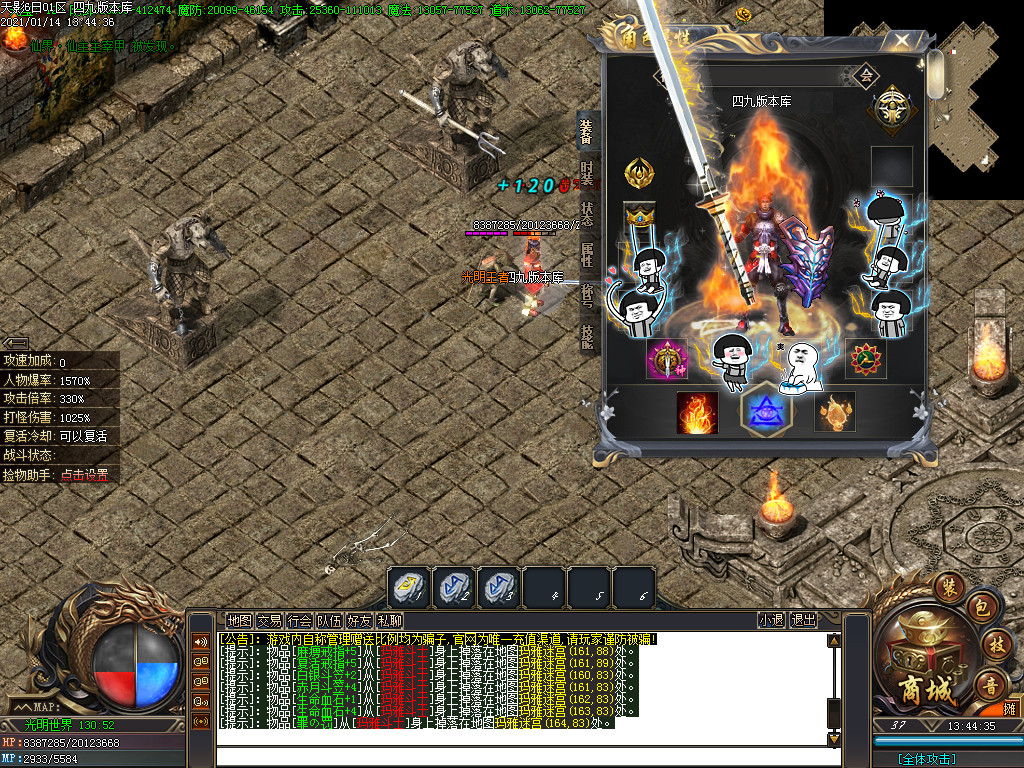Switch to the 技能 tab

pos(588,336)
